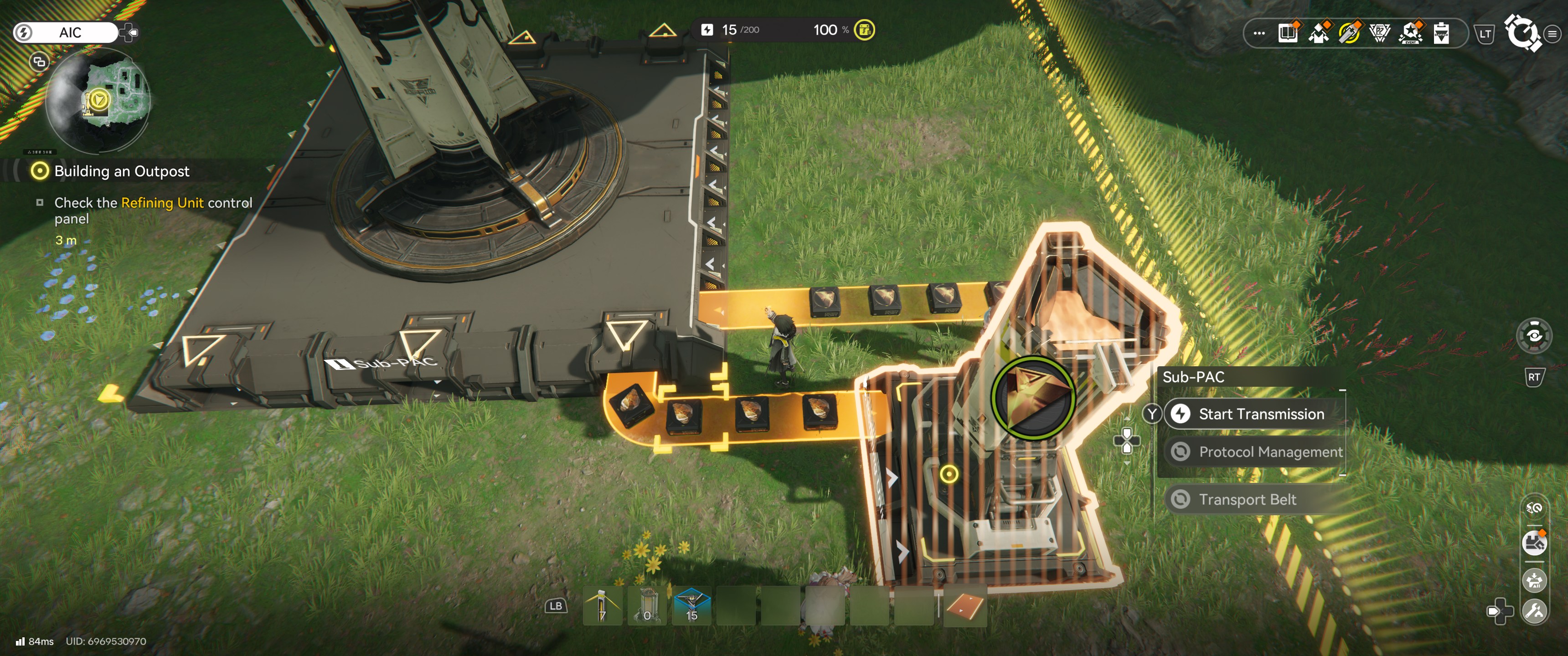Open the wrench build tools button

point(1535,611)
